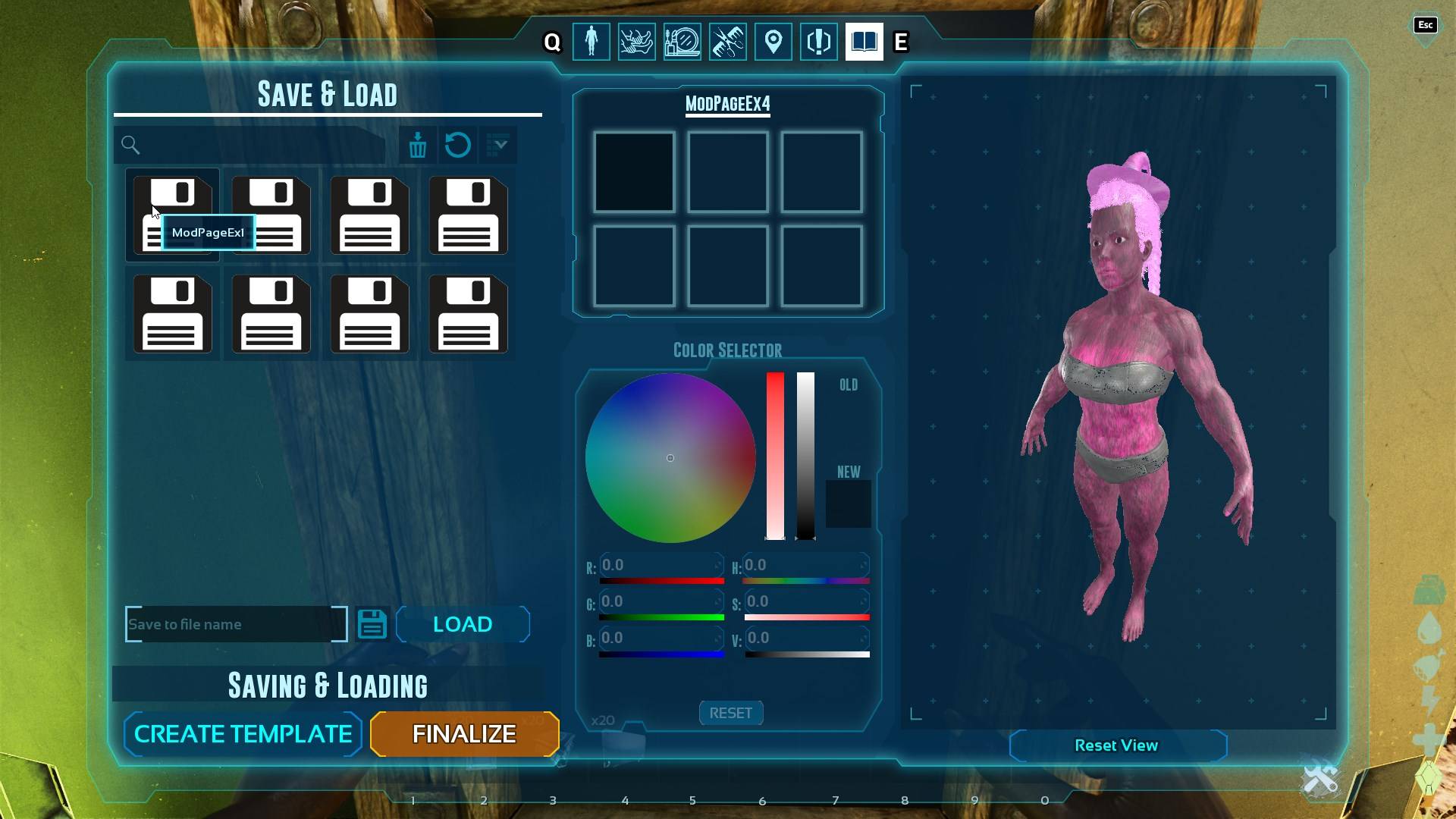Open the grid view dropdown near the search bar
The width and height of the screenshot is (1456, 819).
[498, 145]
